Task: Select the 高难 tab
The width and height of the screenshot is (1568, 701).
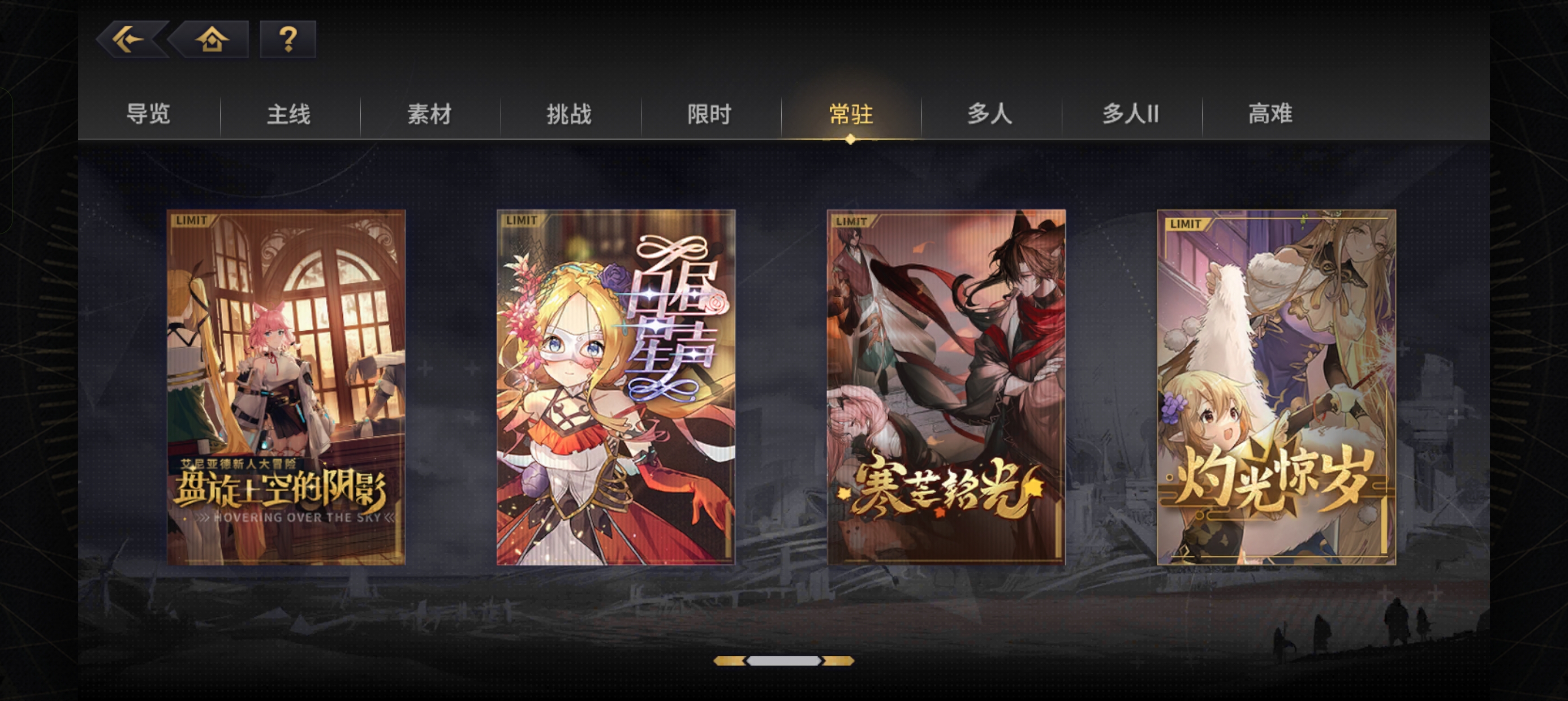Action: [1271, 114]
